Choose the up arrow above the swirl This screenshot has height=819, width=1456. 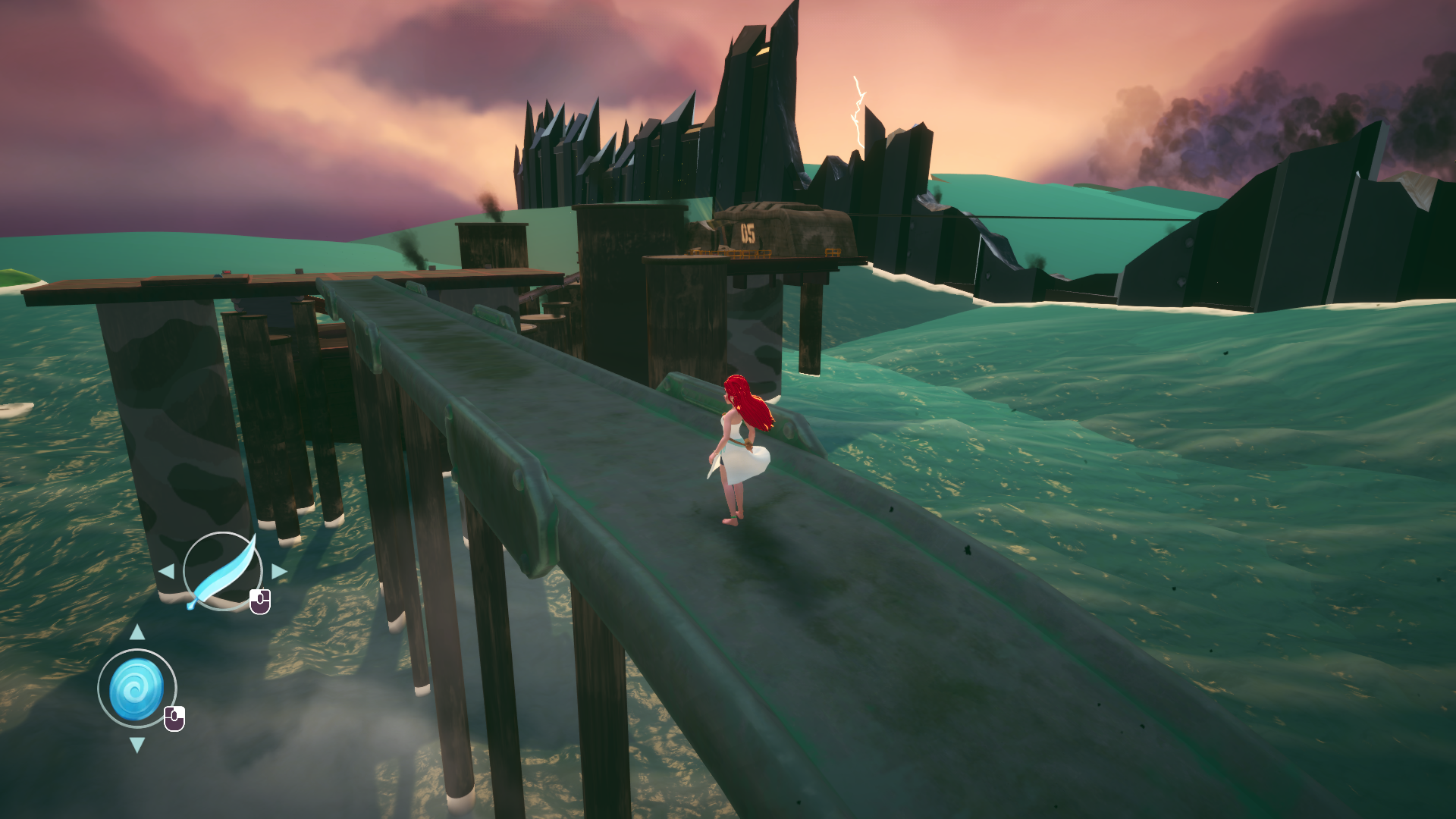137,632
